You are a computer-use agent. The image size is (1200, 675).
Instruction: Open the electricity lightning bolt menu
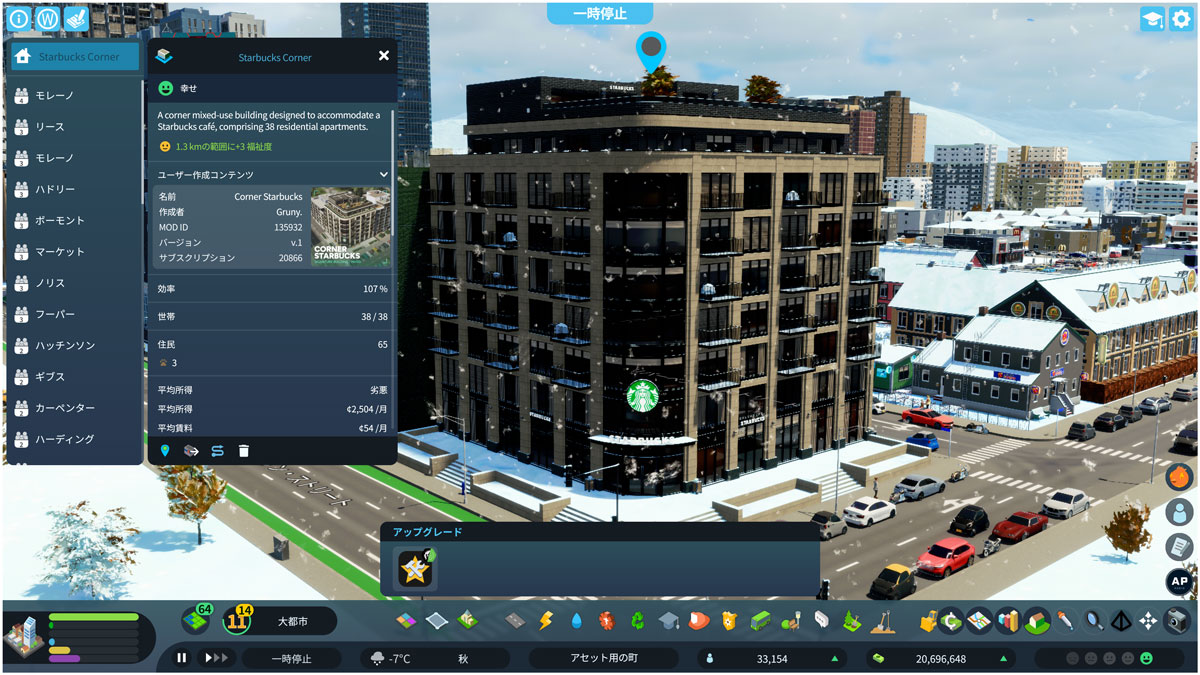[x=546, y=621]
